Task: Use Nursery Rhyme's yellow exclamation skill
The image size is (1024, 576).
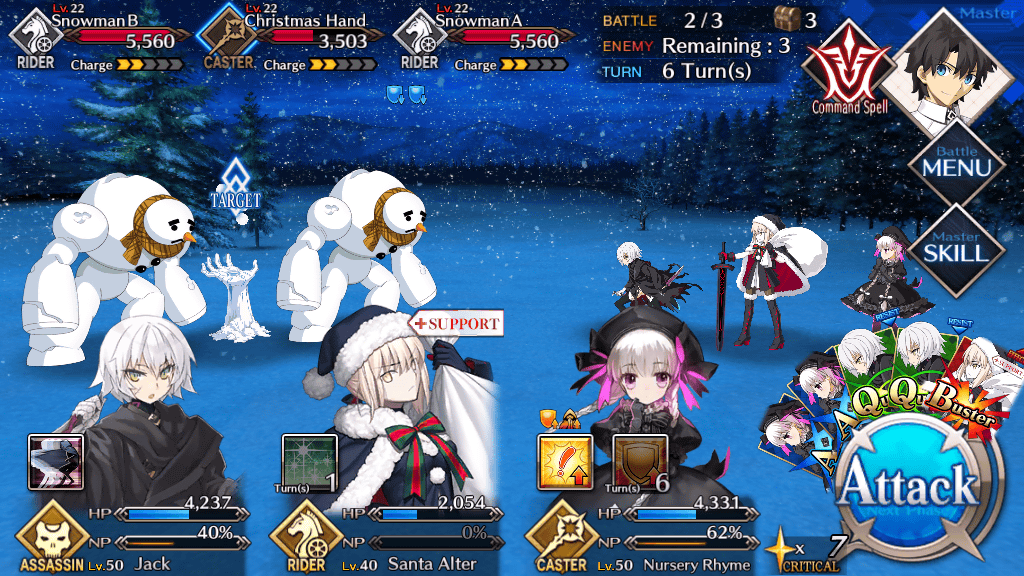Action: tap(565, 461)
